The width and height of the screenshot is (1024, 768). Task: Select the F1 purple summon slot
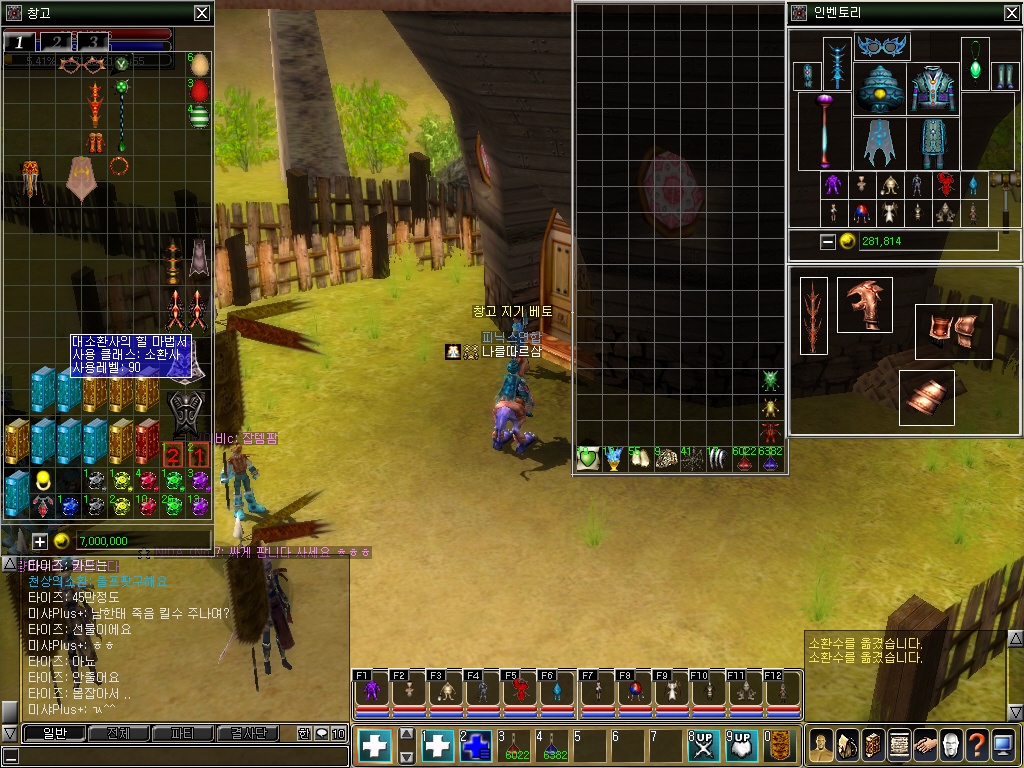tap(372, 690)
